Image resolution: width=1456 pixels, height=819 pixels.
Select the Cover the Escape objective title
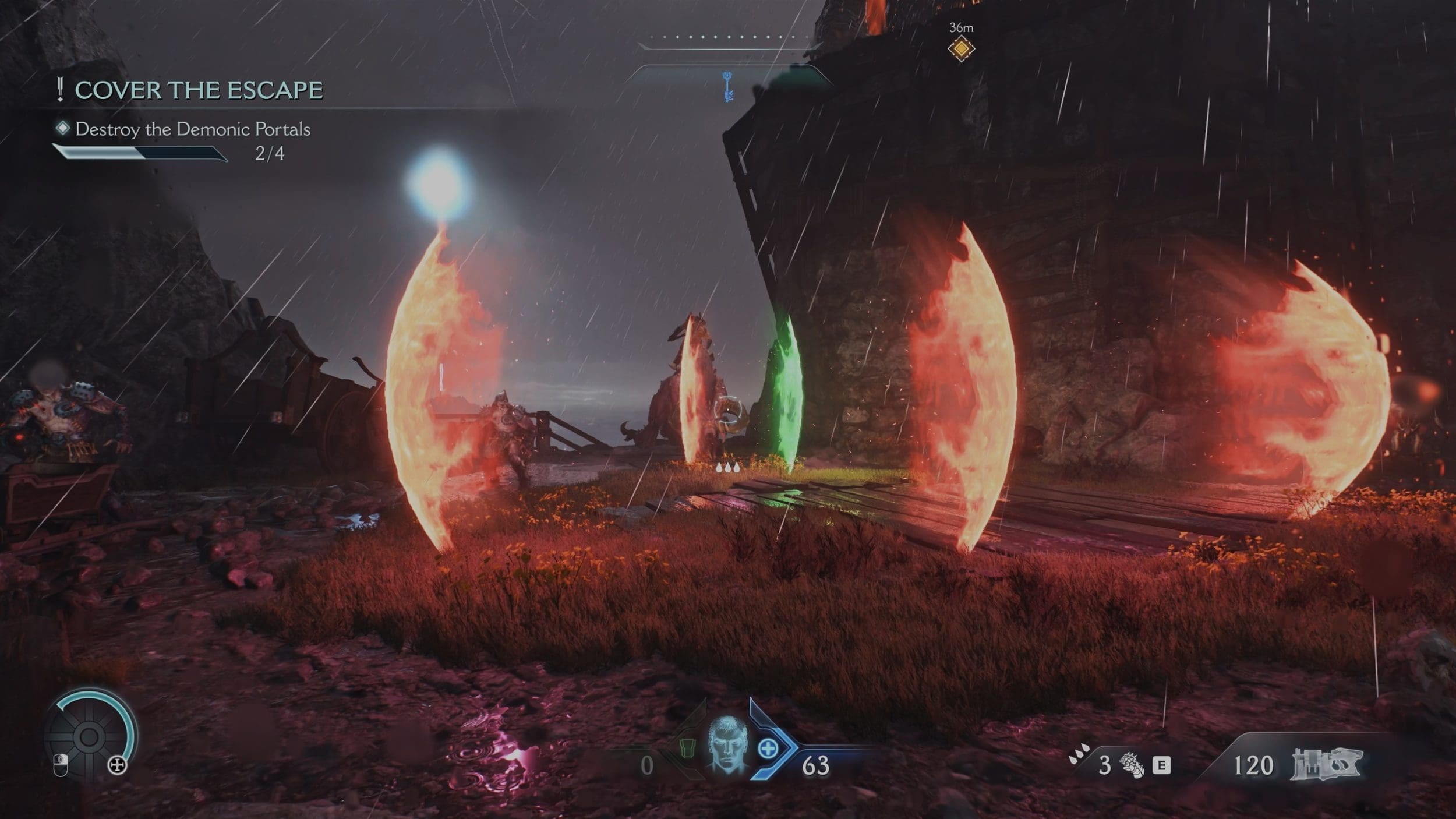point(199,90)
